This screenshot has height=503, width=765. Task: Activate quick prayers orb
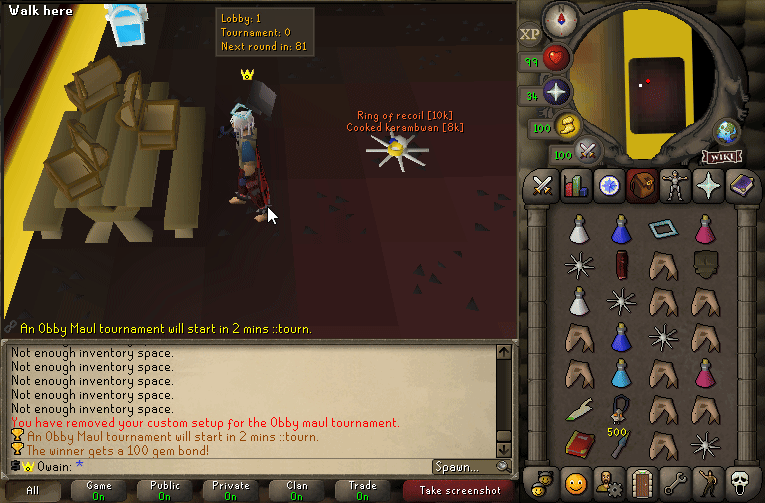pyautogui.click(x=557, y=93)
